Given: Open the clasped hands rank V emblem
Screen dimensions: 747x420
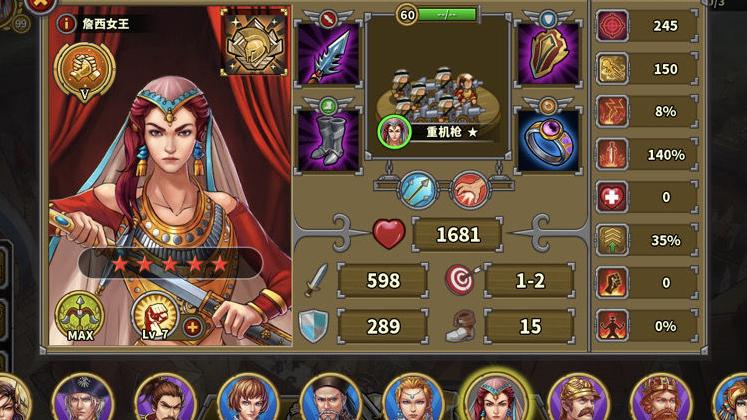Looking at the screenshot, I should click(x=85, y=68).
